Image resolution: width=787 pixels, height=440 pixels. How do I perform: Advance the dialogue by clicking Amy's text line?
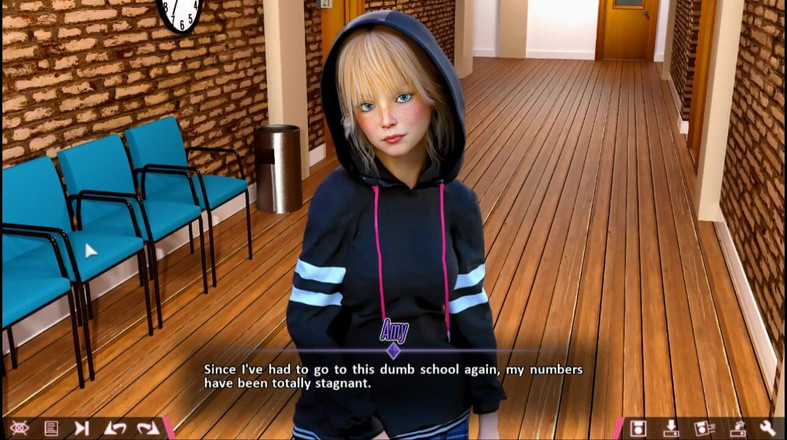[x=393, y=376]
